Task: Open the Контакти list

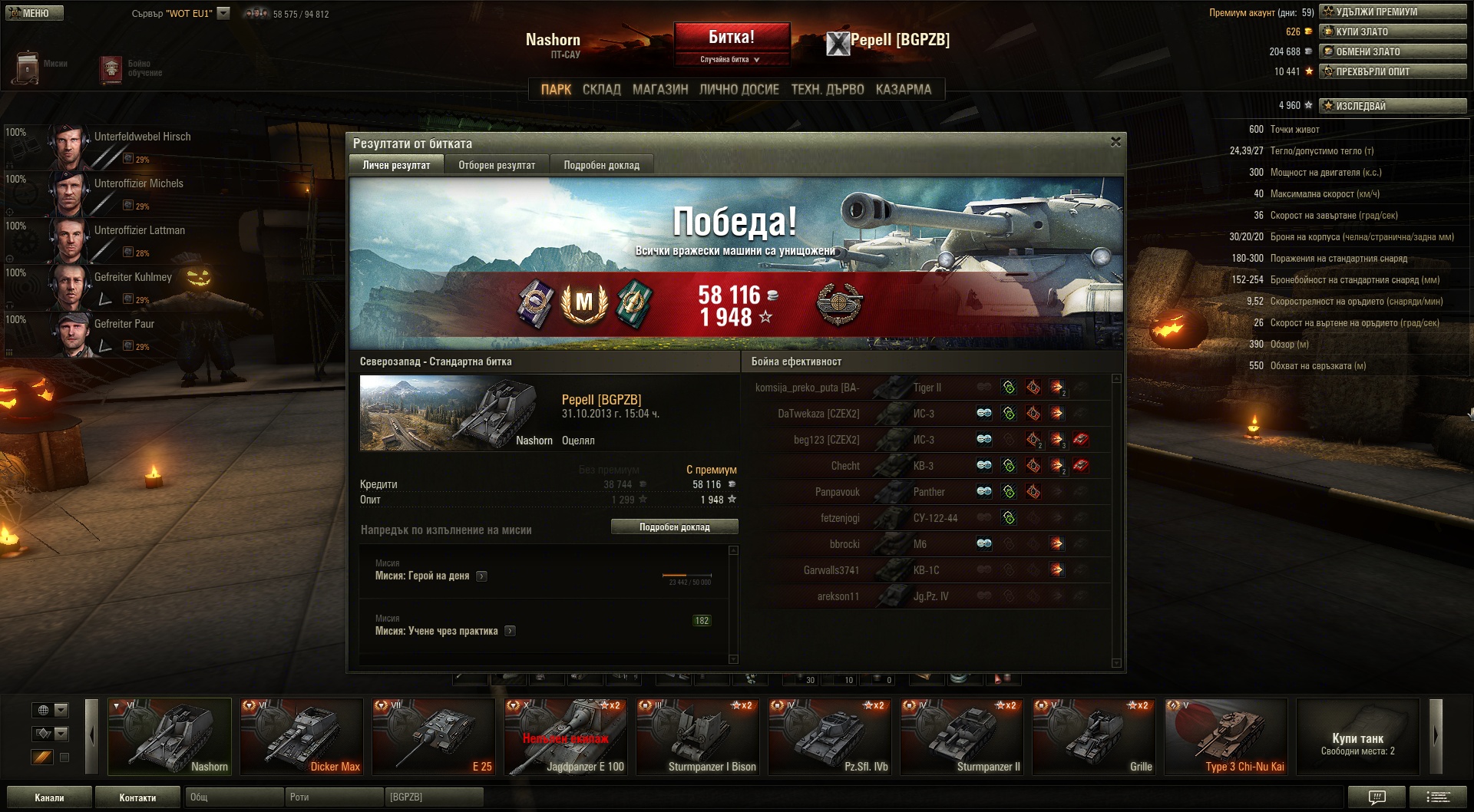Action: point(137,797)
